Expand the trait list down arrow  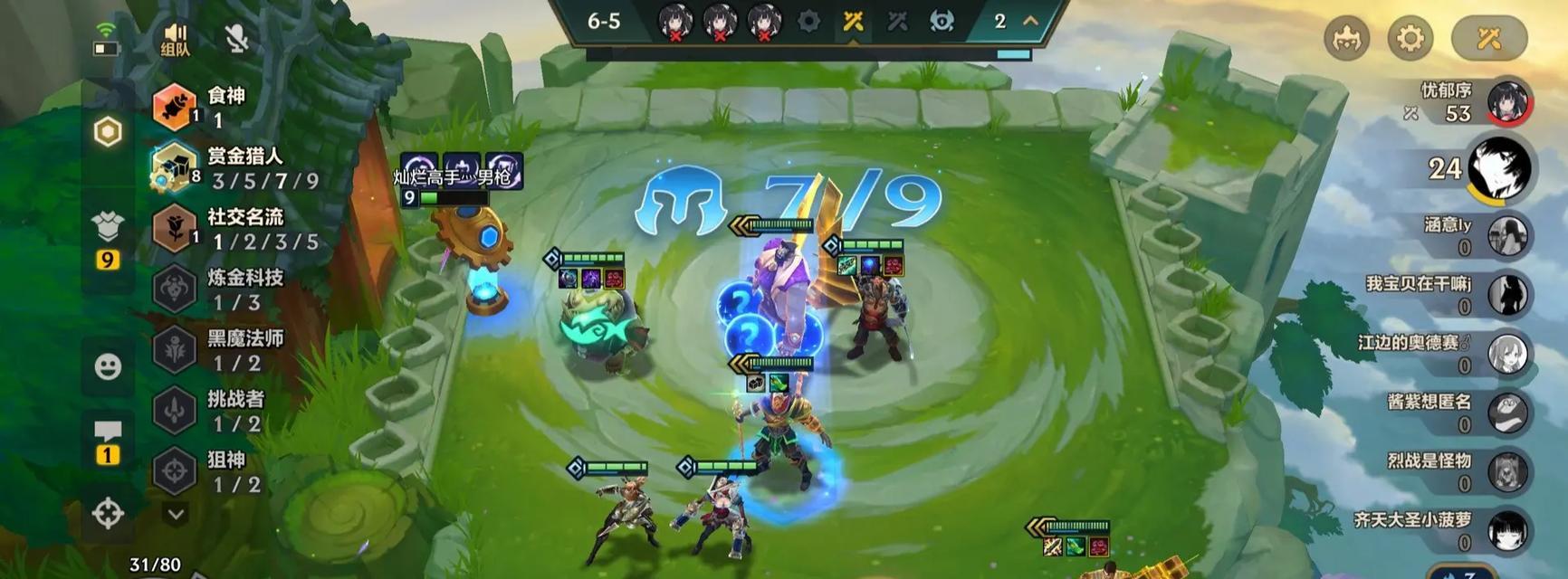click(176, 514)
